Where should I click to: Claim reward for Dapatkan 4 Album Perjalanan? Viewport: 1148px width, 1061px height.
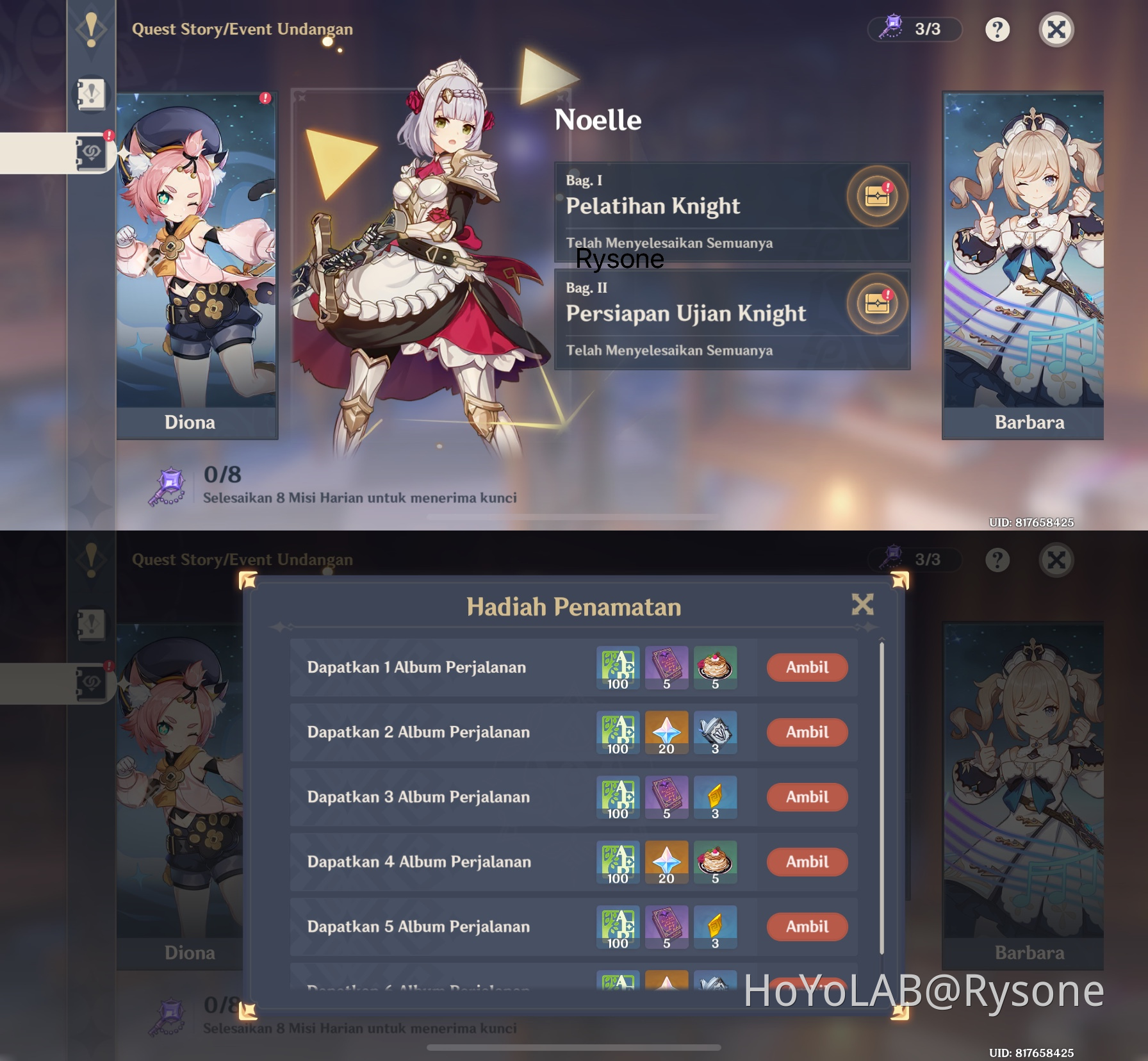[807, 862]
